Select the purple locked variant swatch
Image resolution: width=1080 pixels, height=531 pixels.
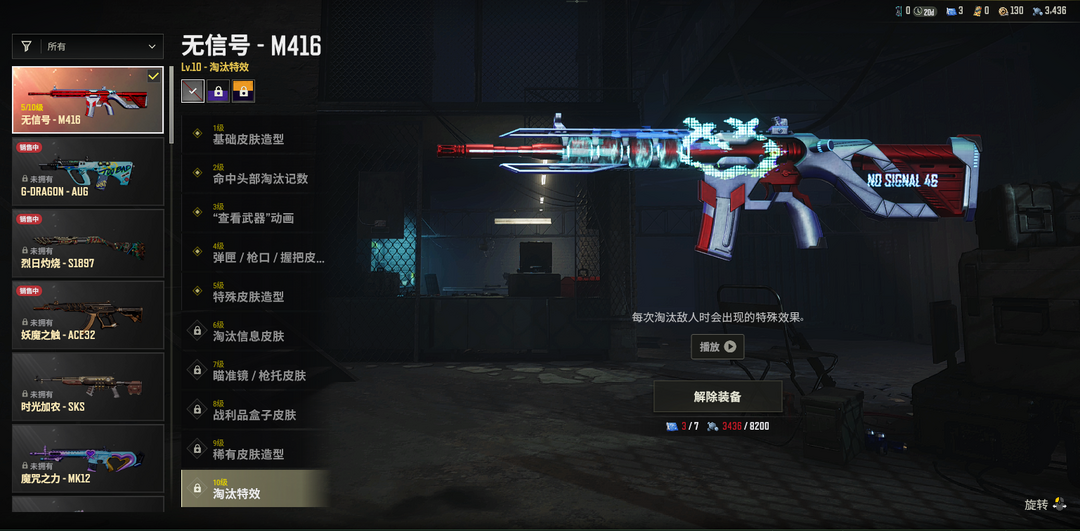click(x=218, y=92)
